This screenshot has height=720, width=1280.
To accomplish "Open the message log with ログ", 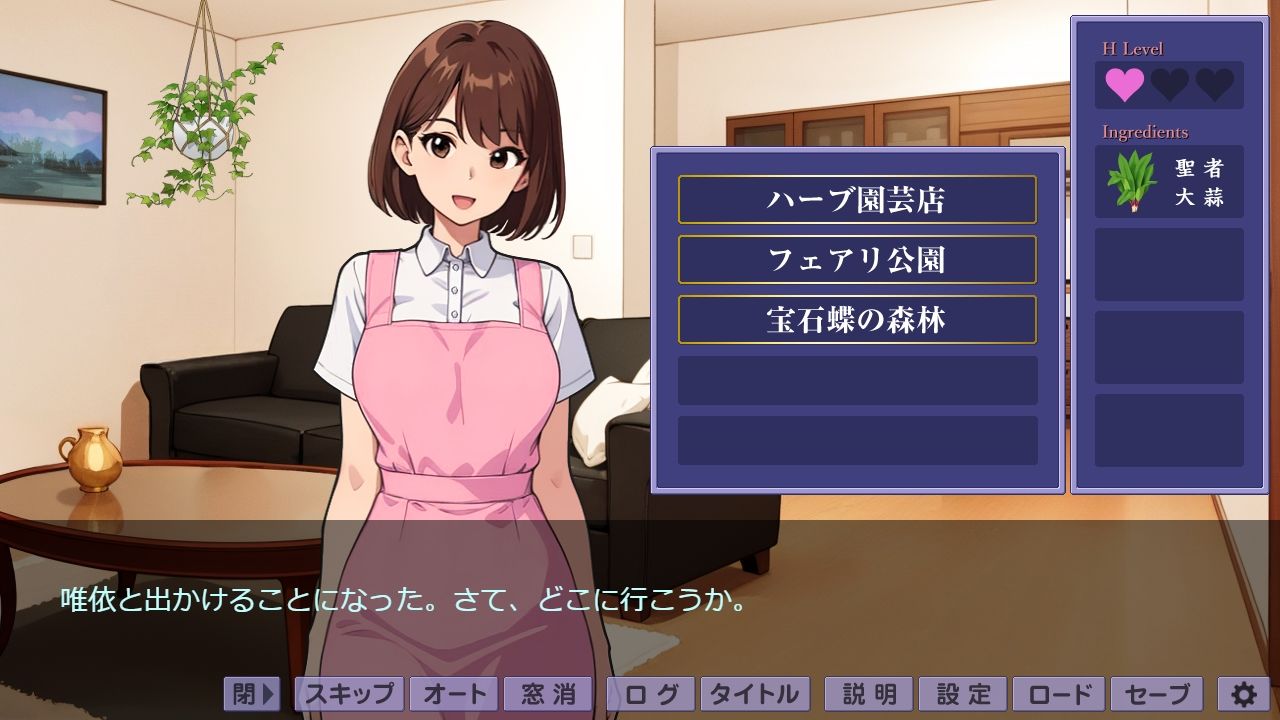I will point(650,692).
